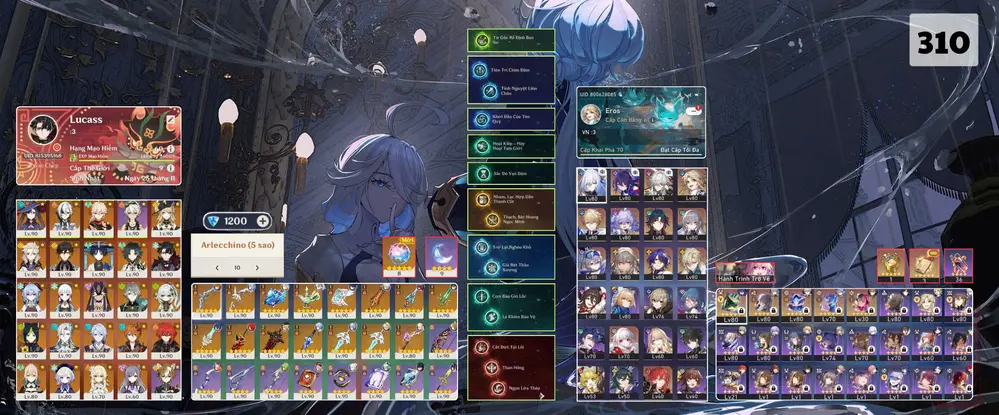The image size is (999, 415).
Task: Select the Ngọn Lửa Thép entry
Action: pyautogui.click(x=511, y=387)
